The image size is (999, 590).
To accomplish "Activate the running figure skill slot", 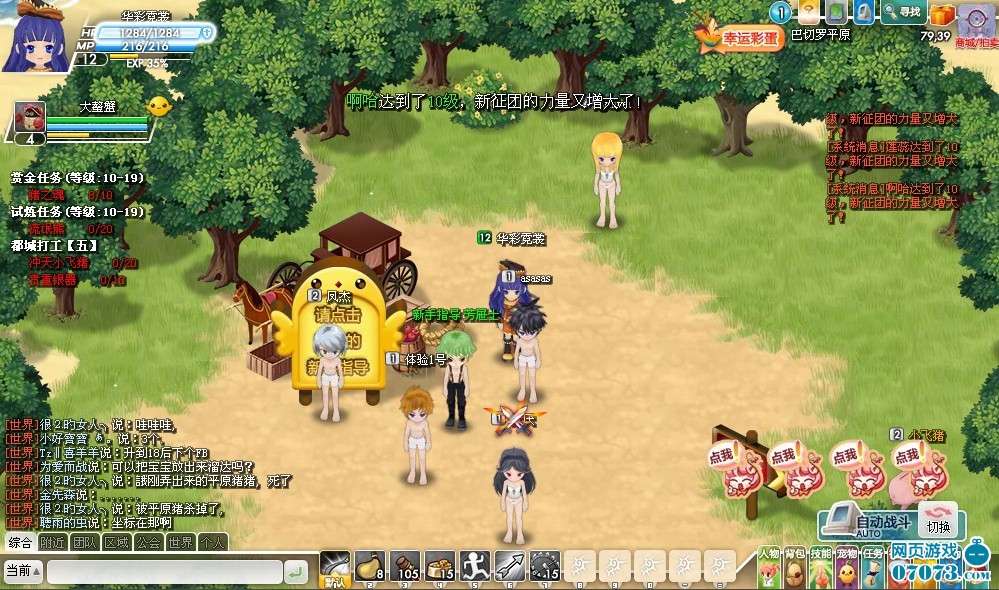I will click(474, 567).
